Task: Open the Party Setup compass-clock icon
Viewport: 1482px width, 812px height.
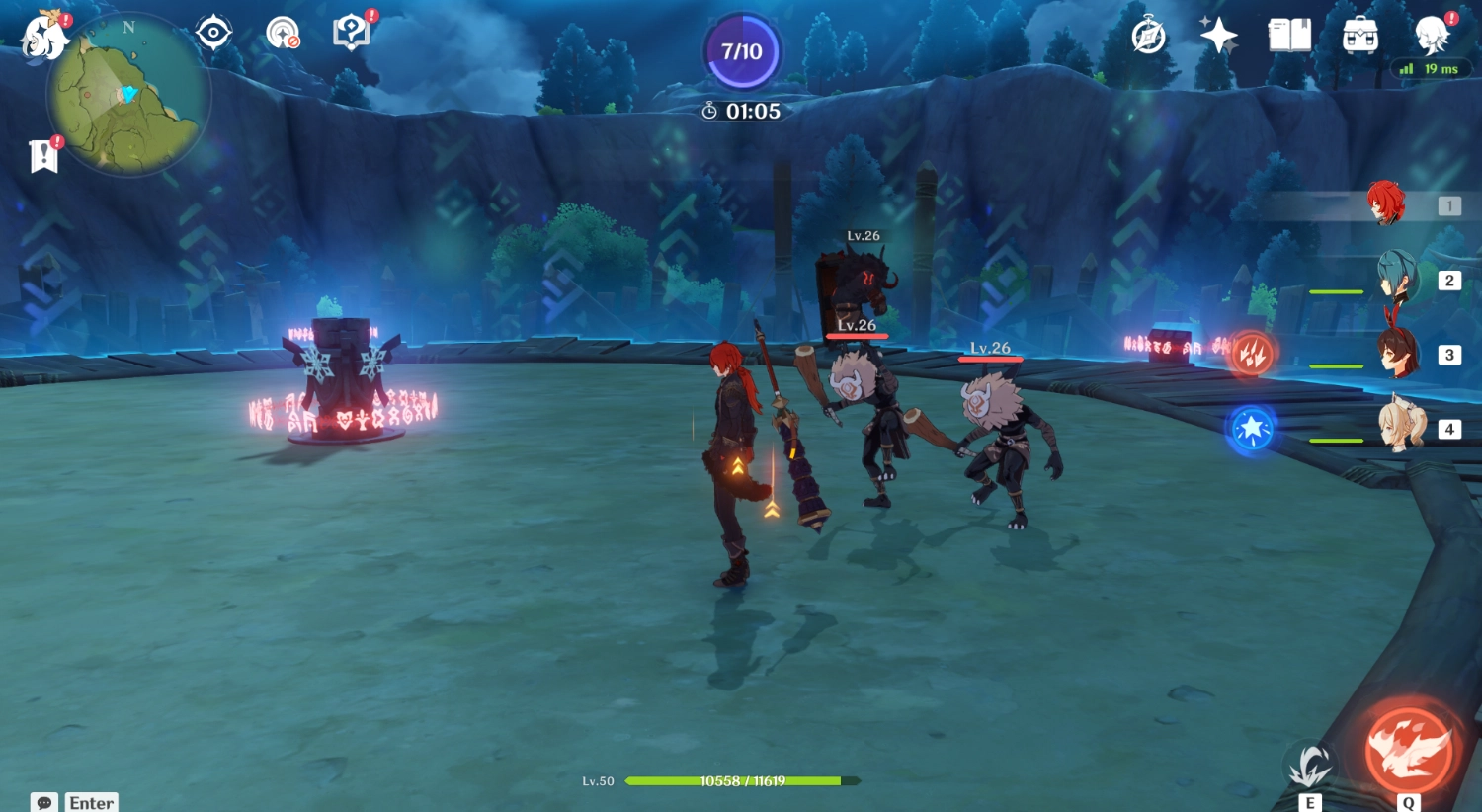Action: 1146,35
